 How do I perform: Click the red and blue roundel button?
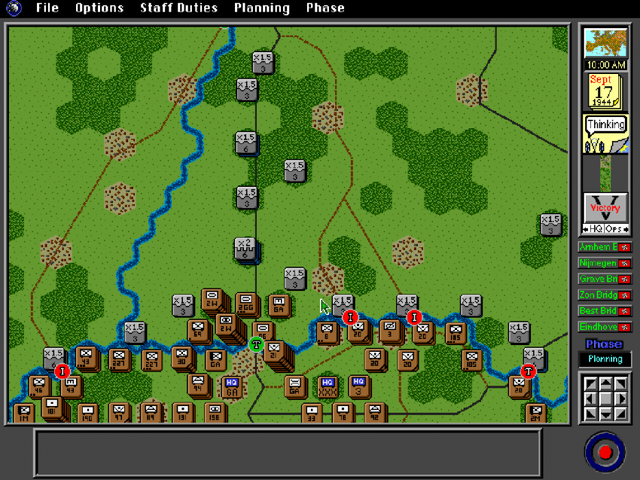point(604,452)
